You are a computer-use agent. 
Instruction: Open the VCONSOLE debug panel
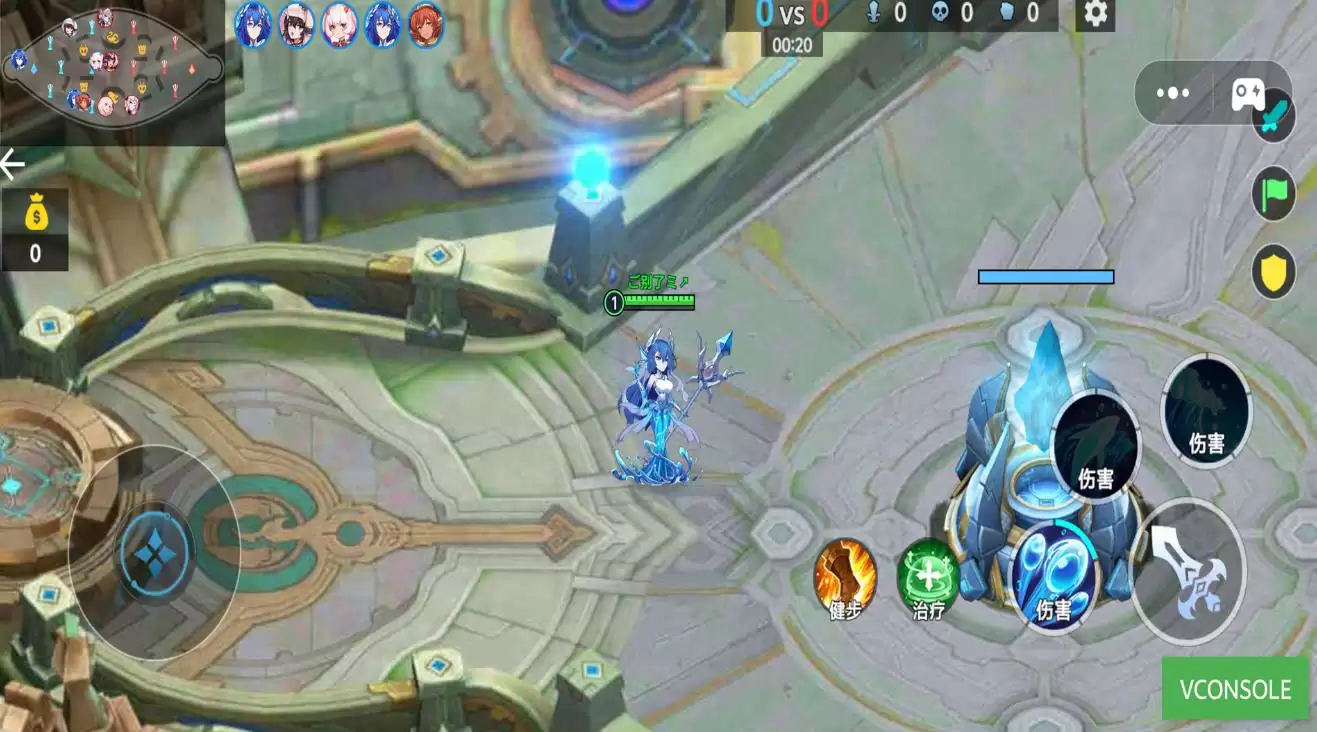[1235, 689]
